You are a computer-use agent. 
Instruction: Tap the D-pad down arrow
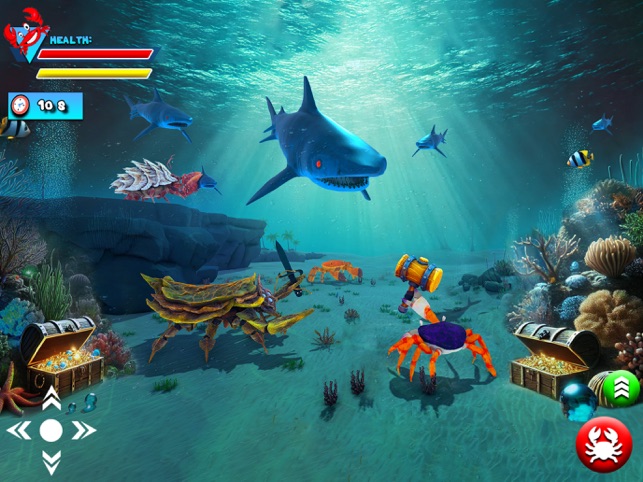(x=51, y=463)
